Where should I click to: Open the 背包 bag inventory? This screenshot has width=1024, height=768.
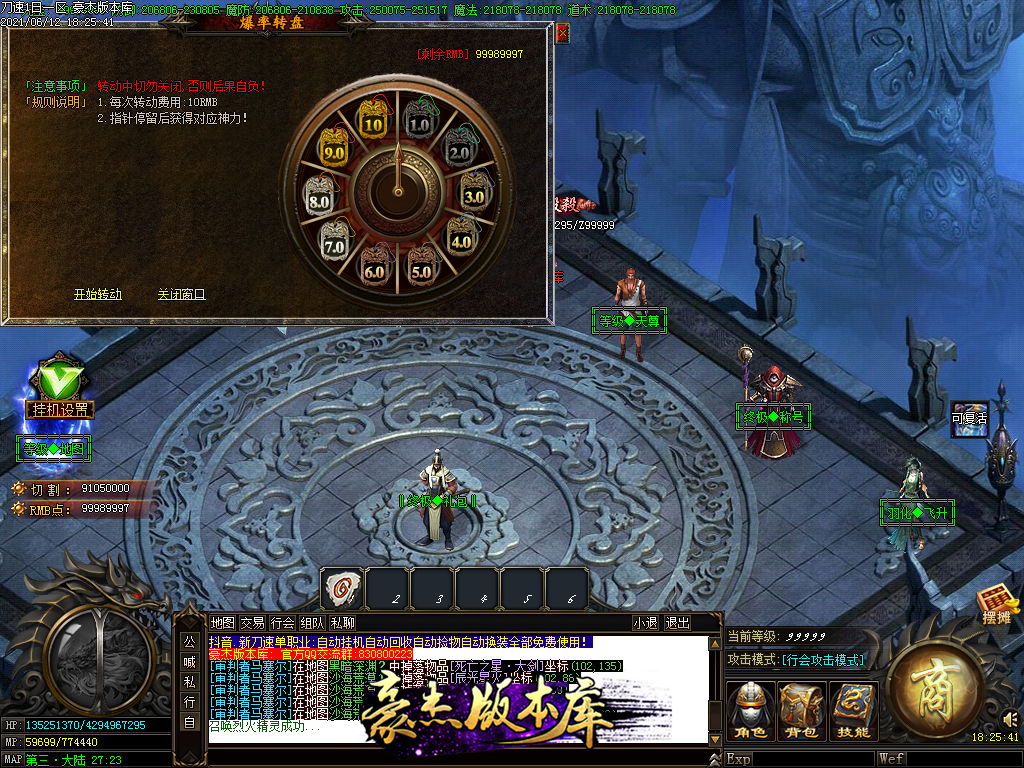click(802, 711)
